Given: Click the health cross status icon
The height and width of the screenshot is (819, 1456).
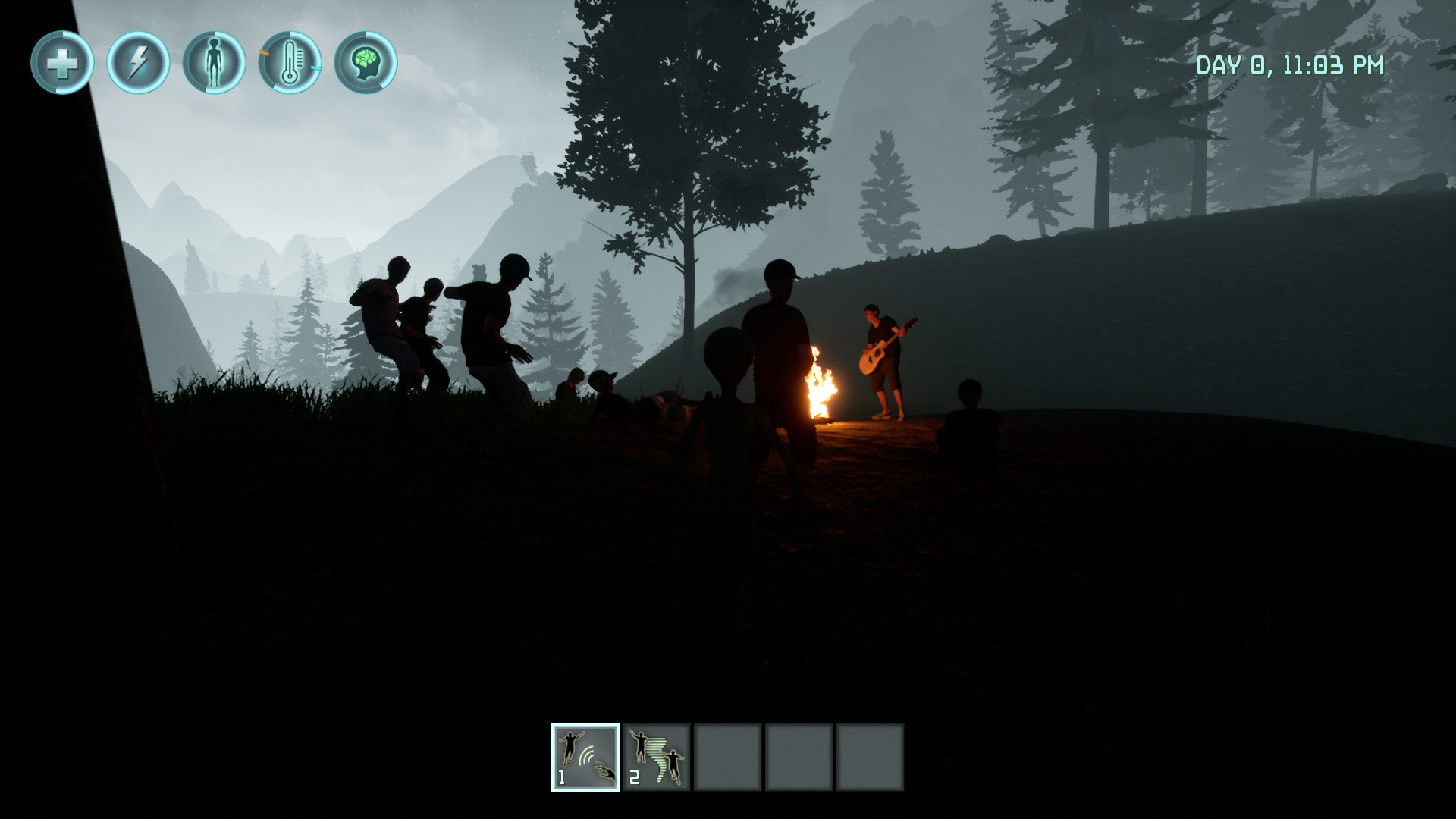Looking at the screenshot, I should [x=64, y=64].
